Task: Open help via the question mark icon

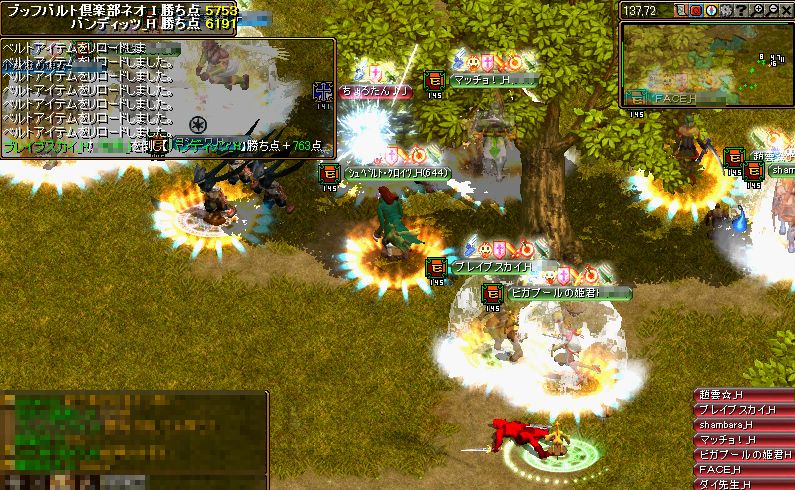Action: 741,10
